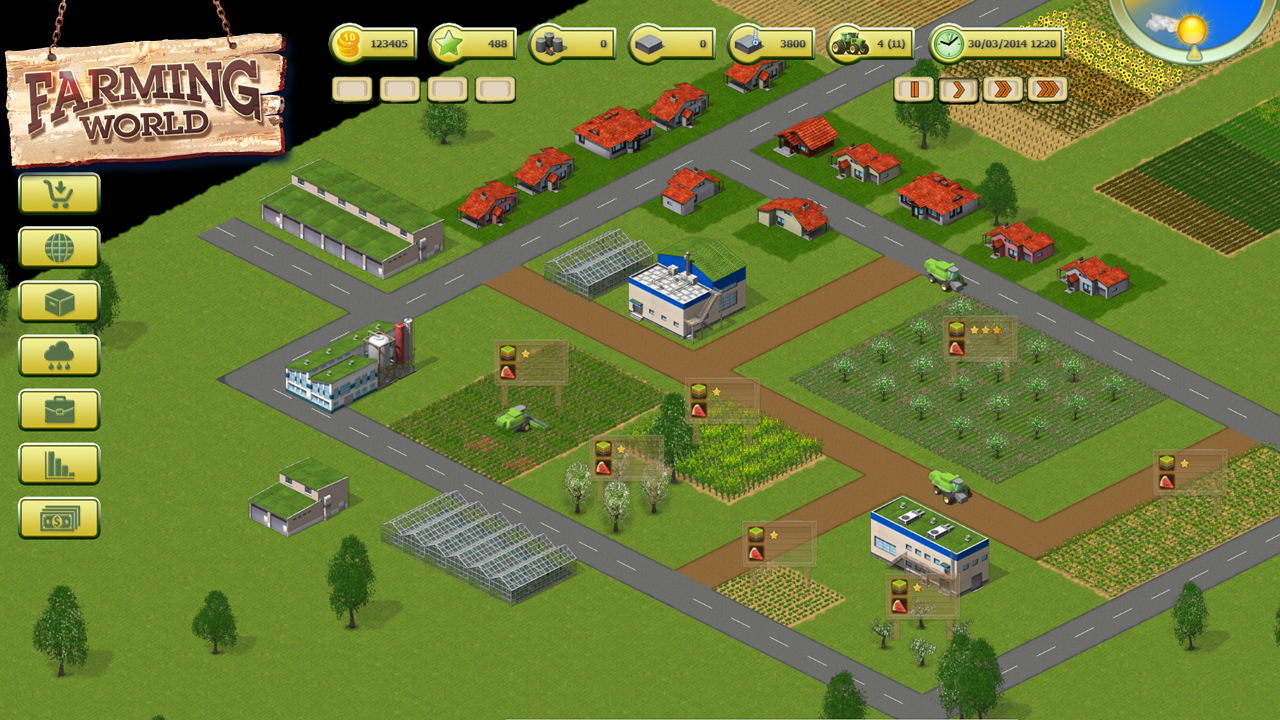The width and height of the screenshot is (1280, 720).
Task: Select the three-star orchard field sign
Action: tap(981, 338)
